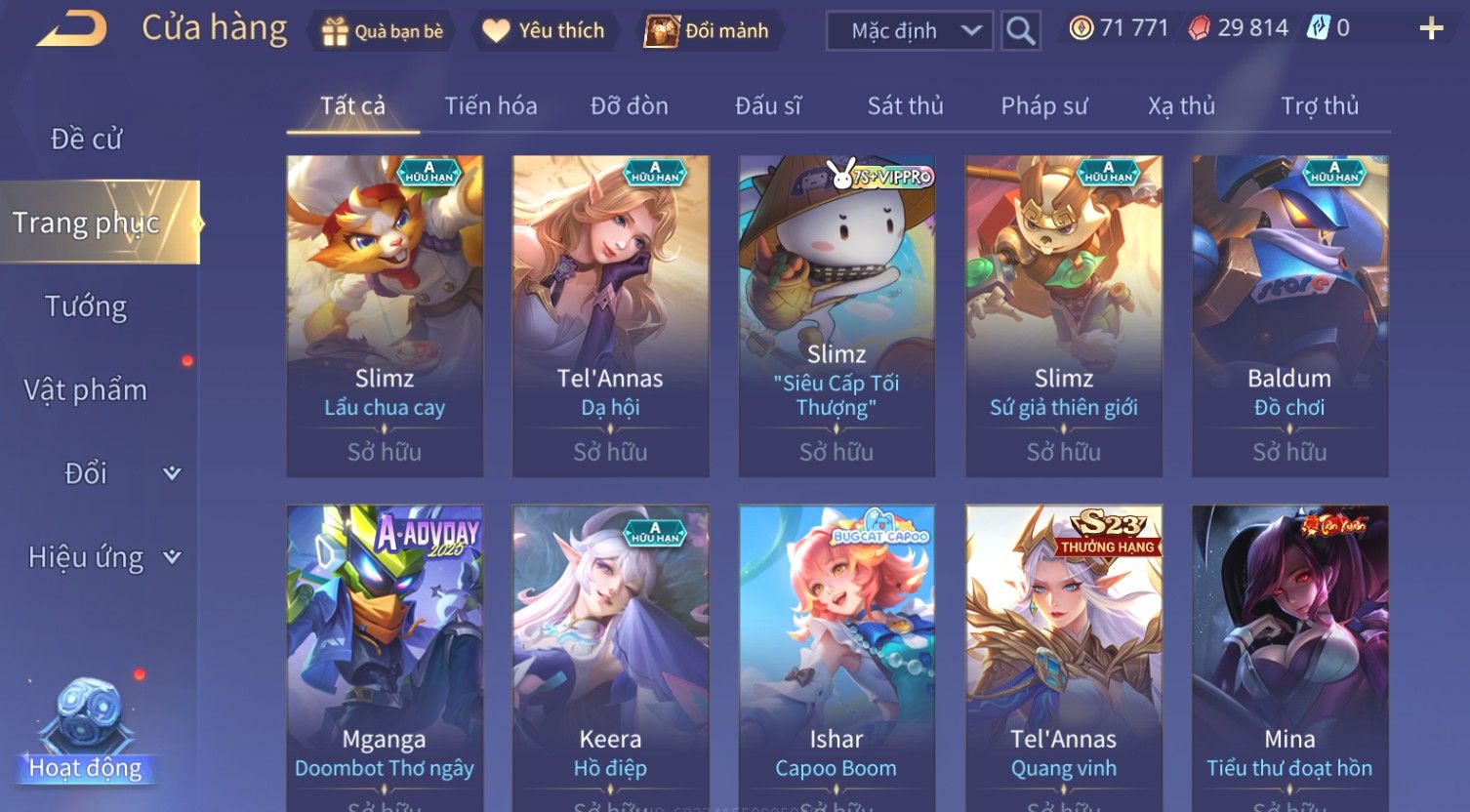
Task: Choose the Trợ thủ tab
Action: (x=1320, y=105)
